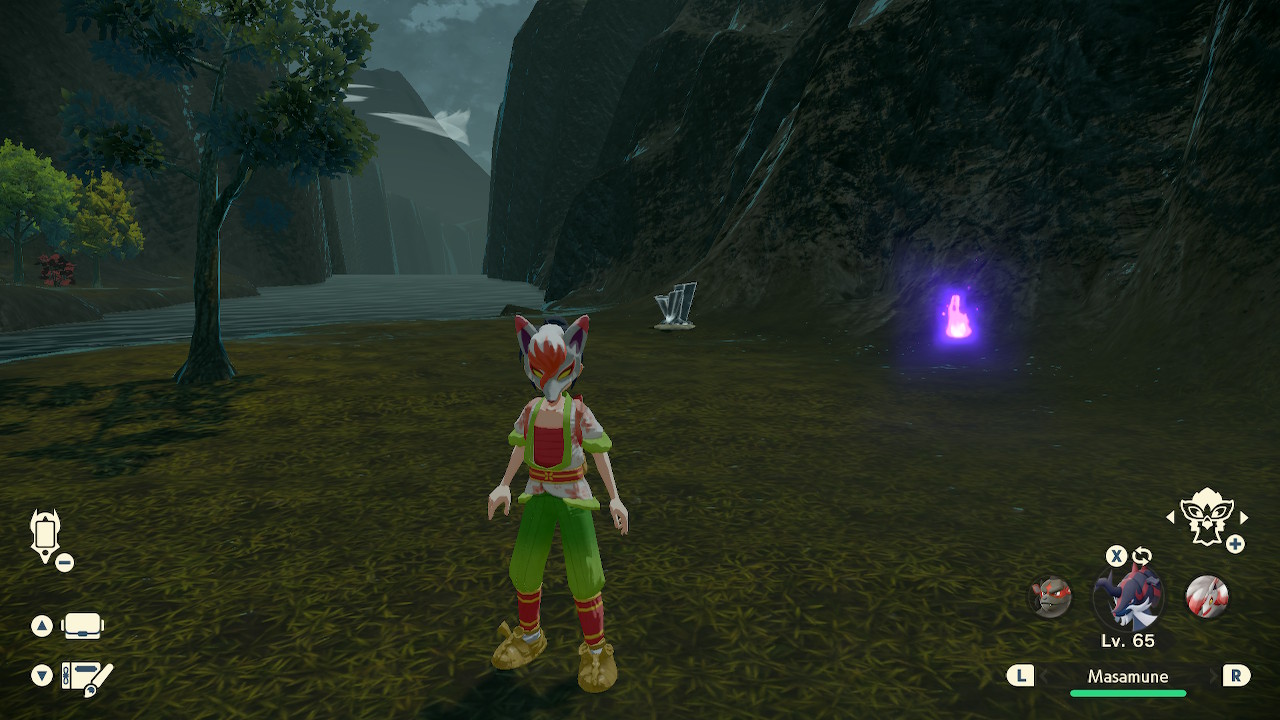Select the Ursaluna party portrait
1280x720 pixels.
coord(1051,597)
